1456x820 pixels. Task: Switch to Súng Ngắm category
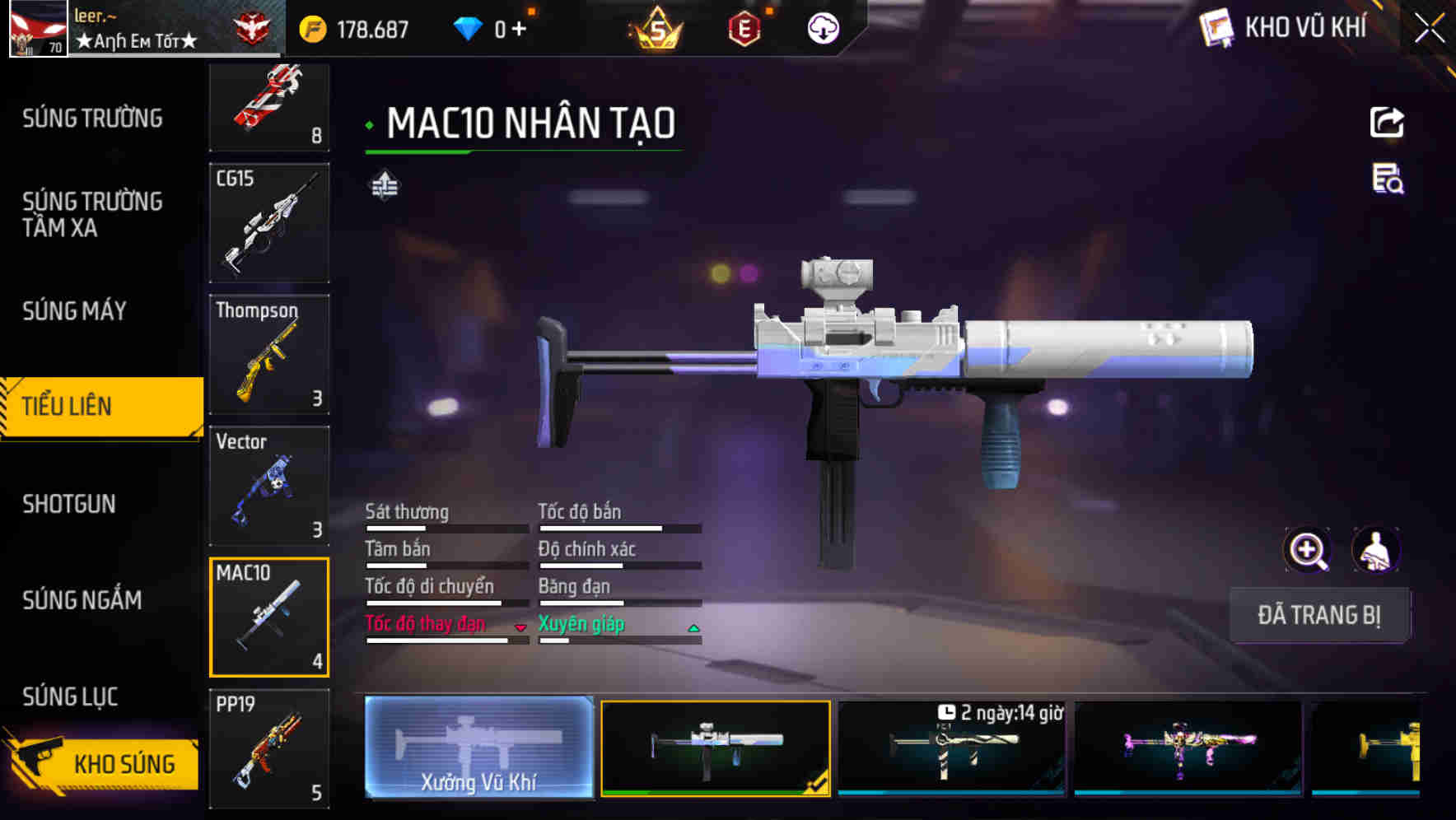(82, 600)
